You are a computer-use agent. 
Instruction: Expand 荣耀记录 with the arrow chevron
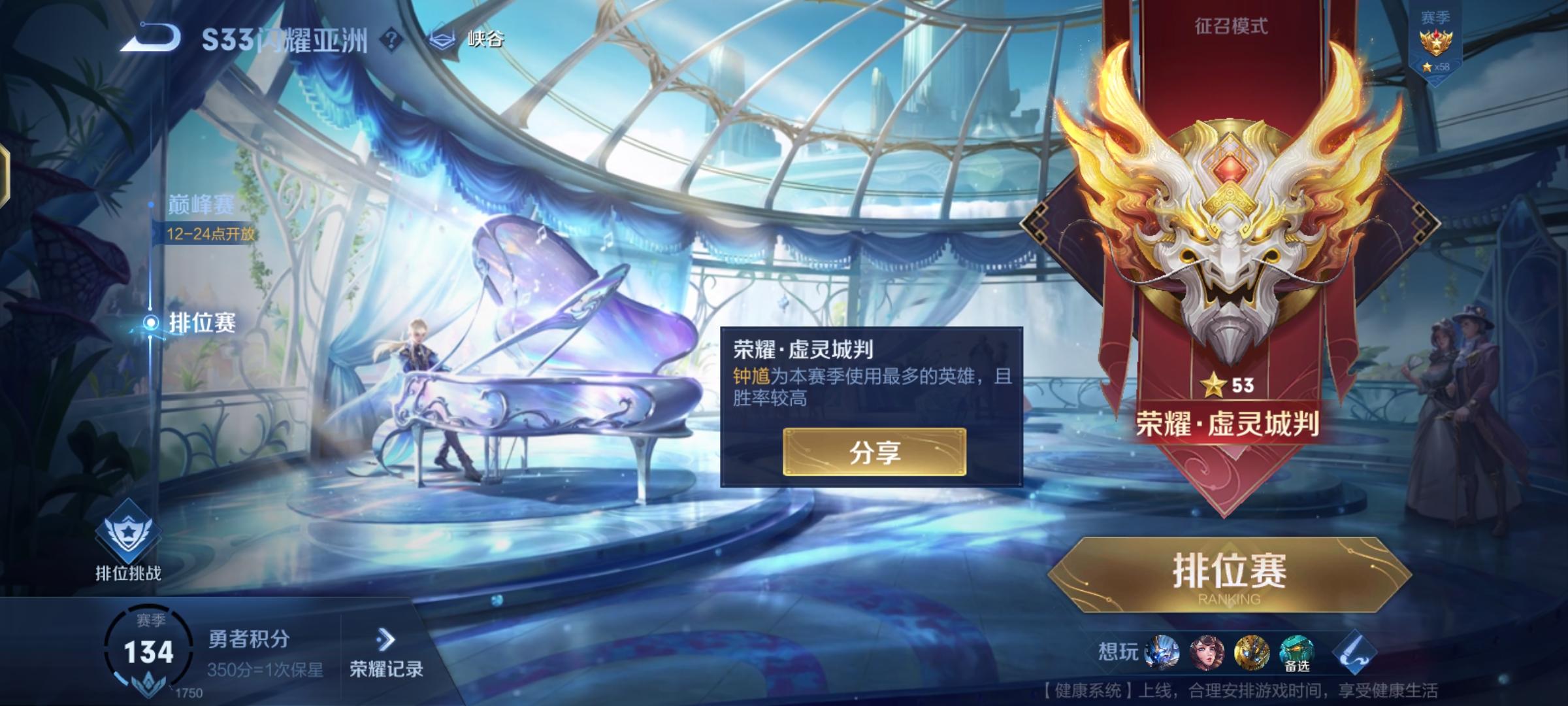point(385,637)
